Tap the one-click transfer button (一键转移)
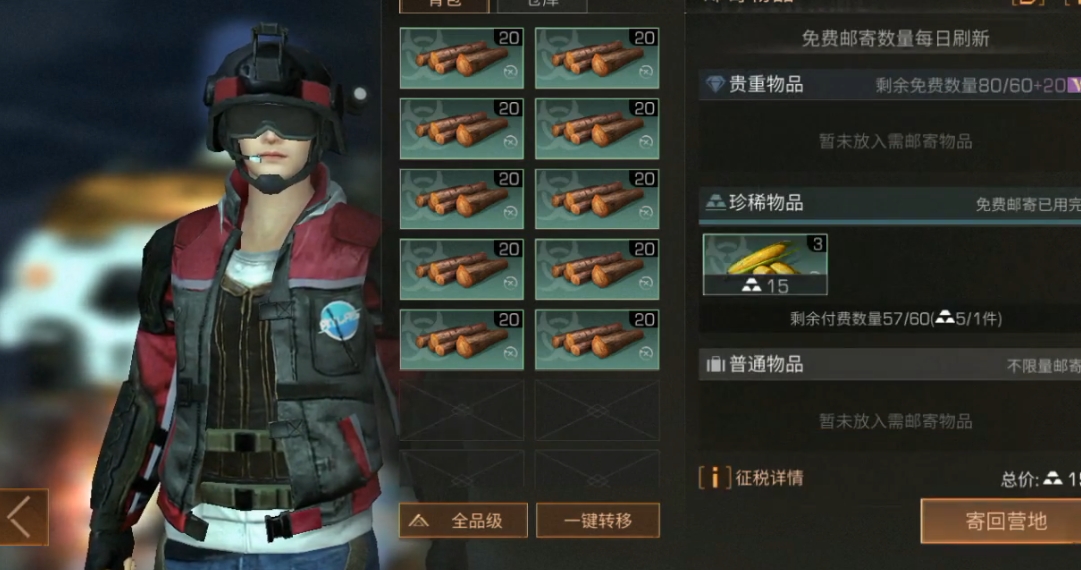 click(598, 521)
